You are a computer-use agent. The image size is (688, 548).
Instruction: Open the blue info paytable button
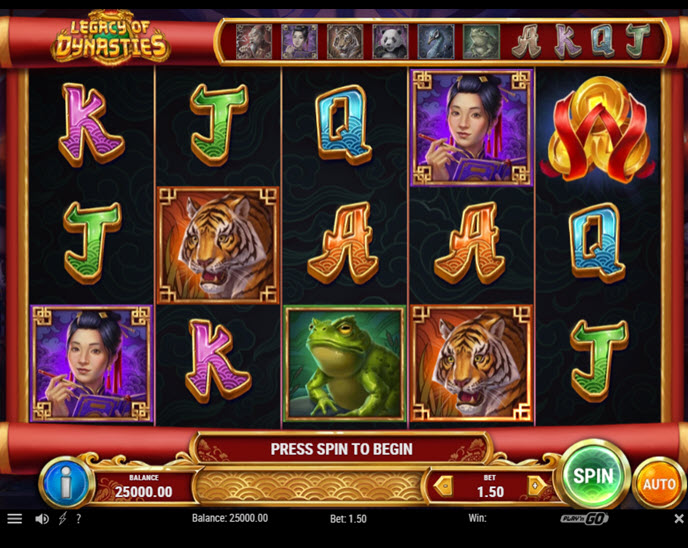pyautogui.click(x=65, y=484)
